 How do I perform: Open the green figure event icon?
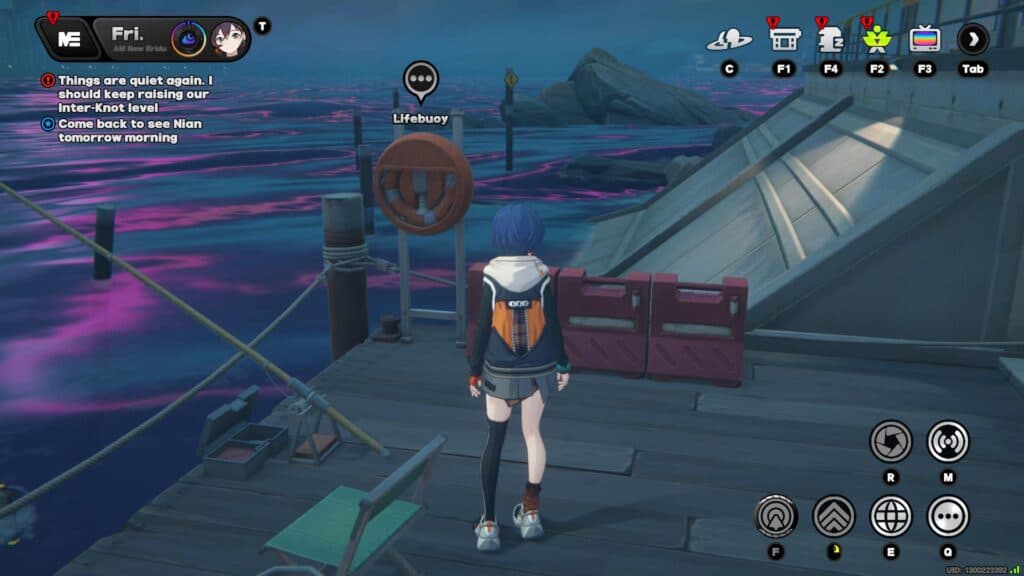click(877, 40)
